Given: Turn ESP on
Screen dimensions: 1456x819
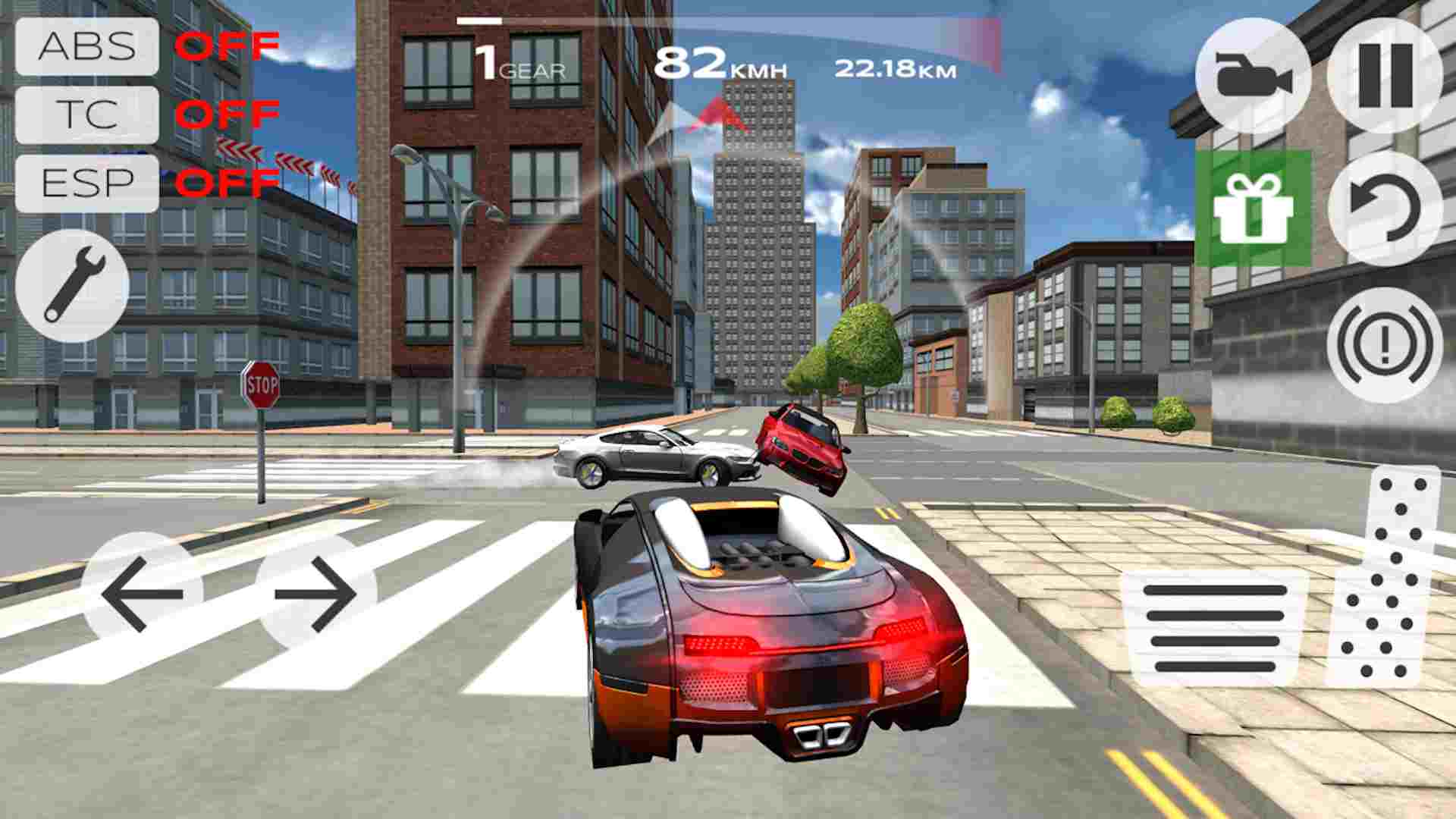Looking at the screenshot, I should [86, 181].
